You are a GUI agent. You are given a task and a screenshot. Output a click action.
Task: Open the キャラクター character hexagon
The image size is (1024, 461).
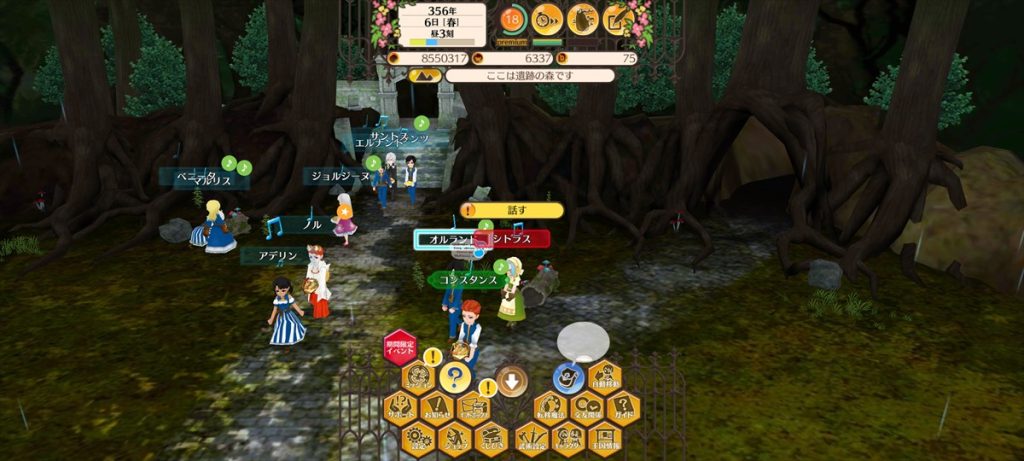click(567, 438)
